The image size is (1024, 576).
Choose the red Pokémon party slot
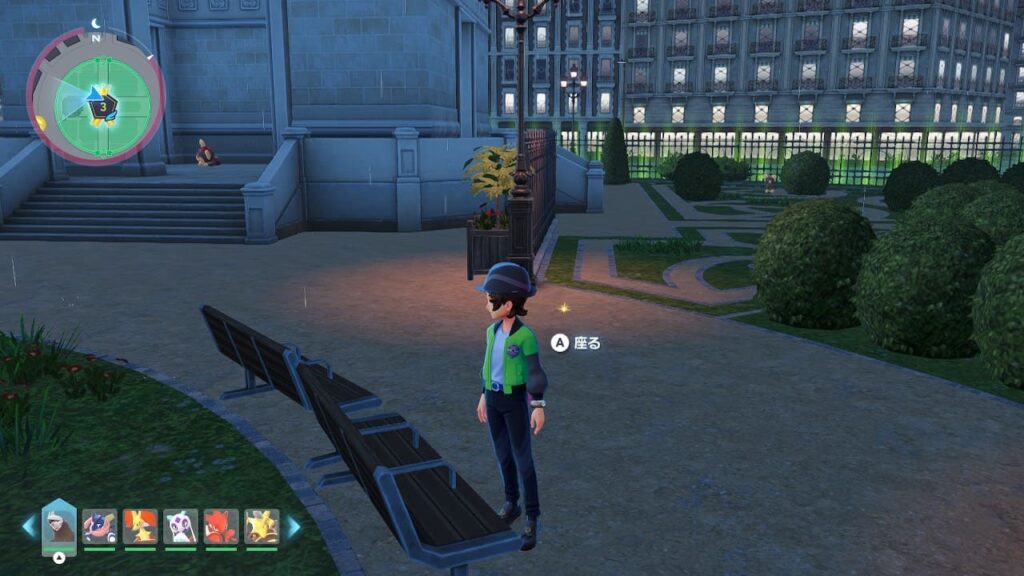(221, 526)
